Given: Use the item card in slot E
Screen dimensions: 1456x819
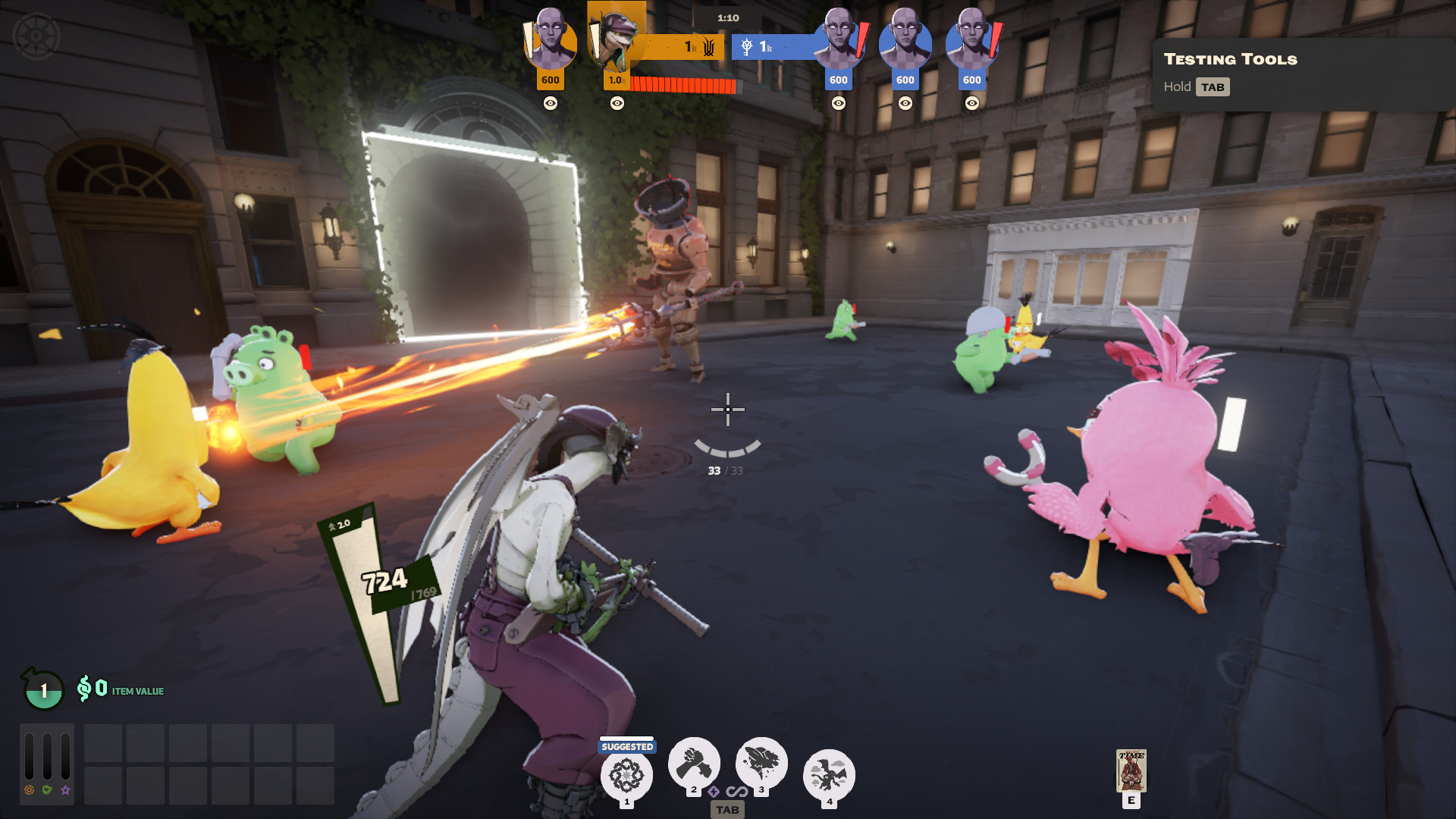Looking at the screenshot, I should pyautogui.click(x=1131, y=770).
